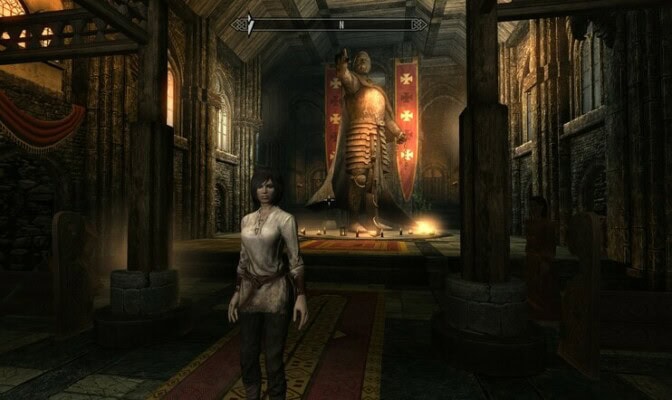
Task: Select the white quest marker on compass
Action: tap(251, 22)
